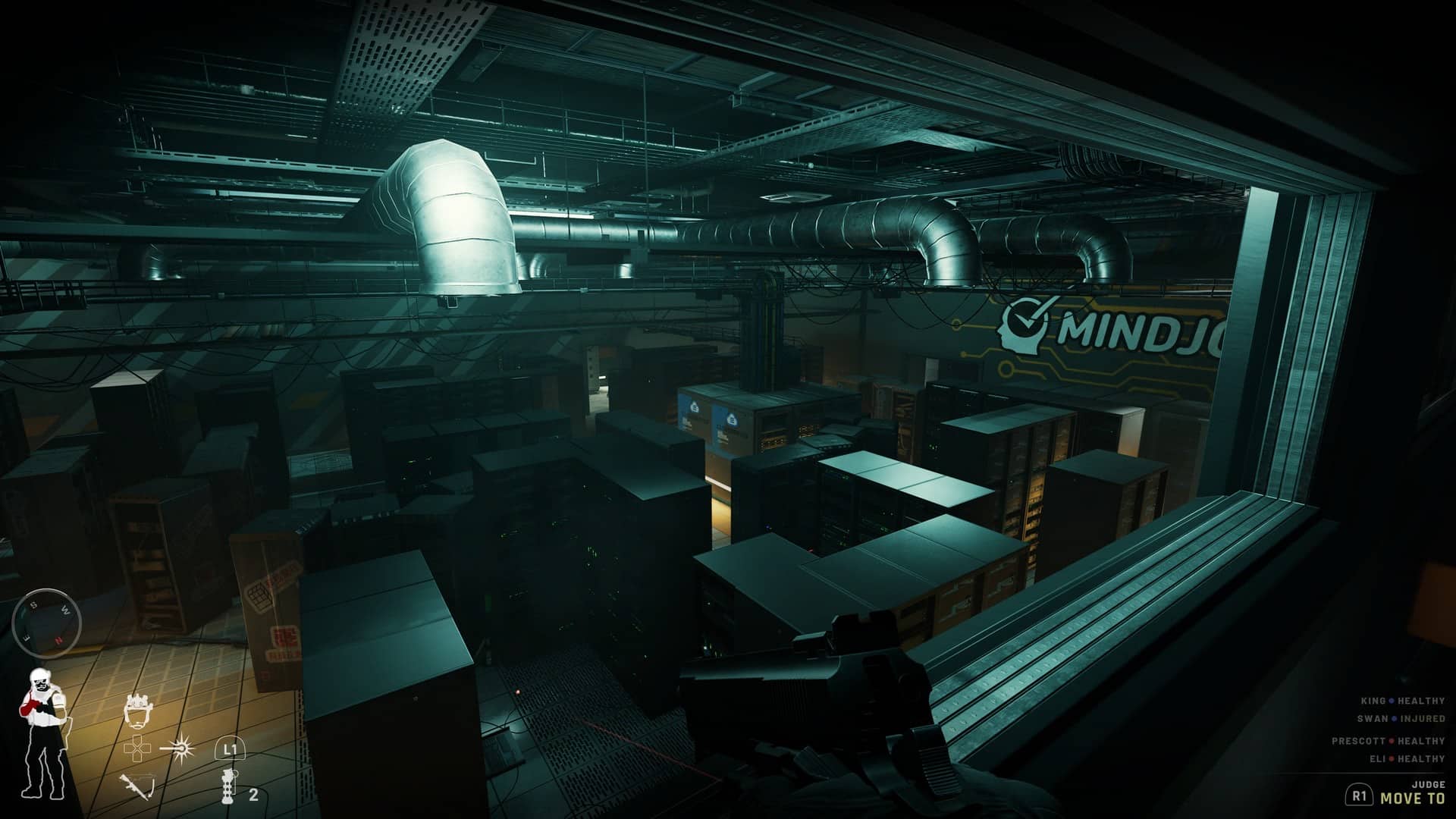
Task: Select squad member King in the roster
Action: point(1402,701)
